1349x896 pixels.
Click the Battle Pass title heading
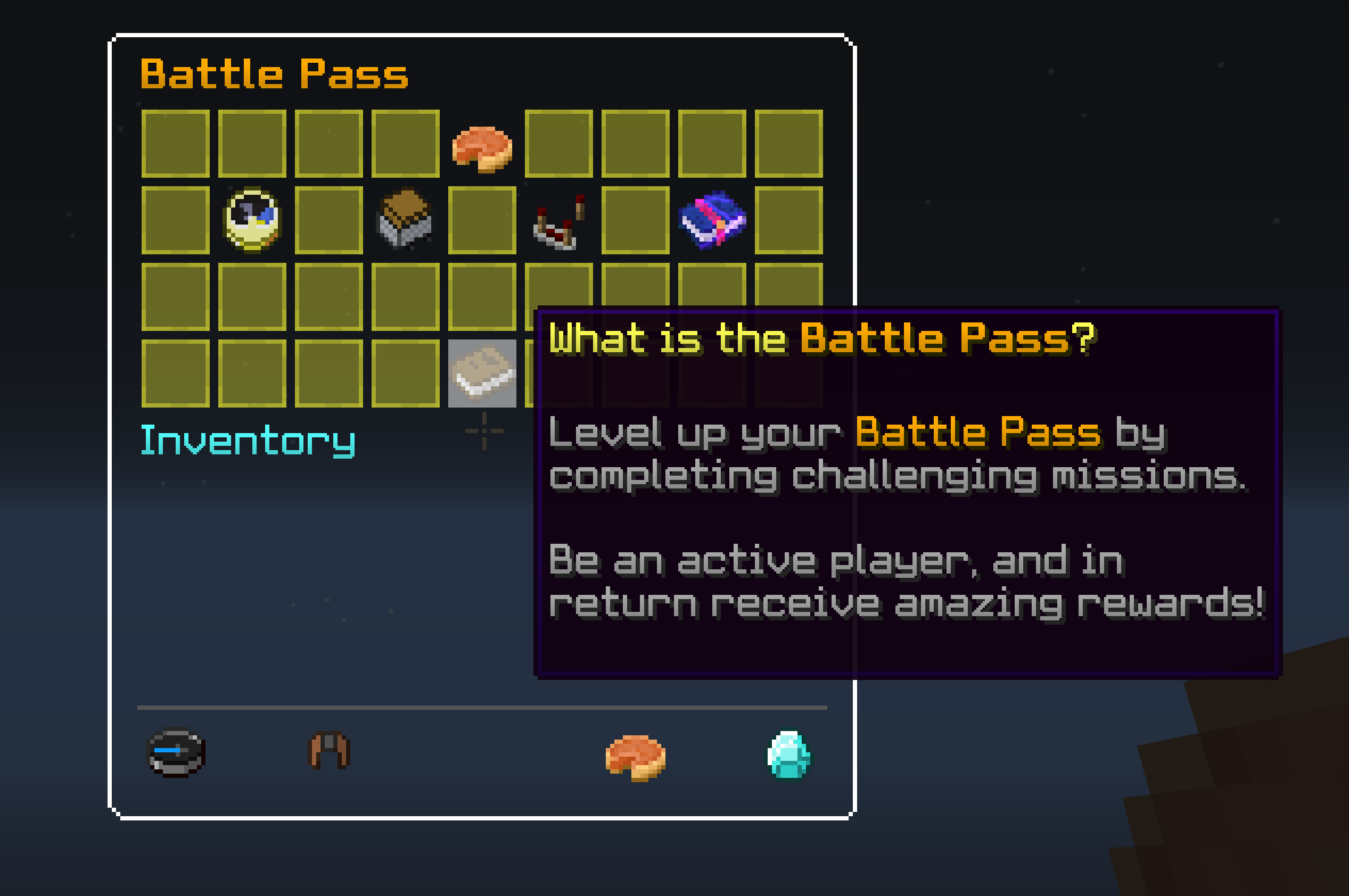click(x=274, y=73)
